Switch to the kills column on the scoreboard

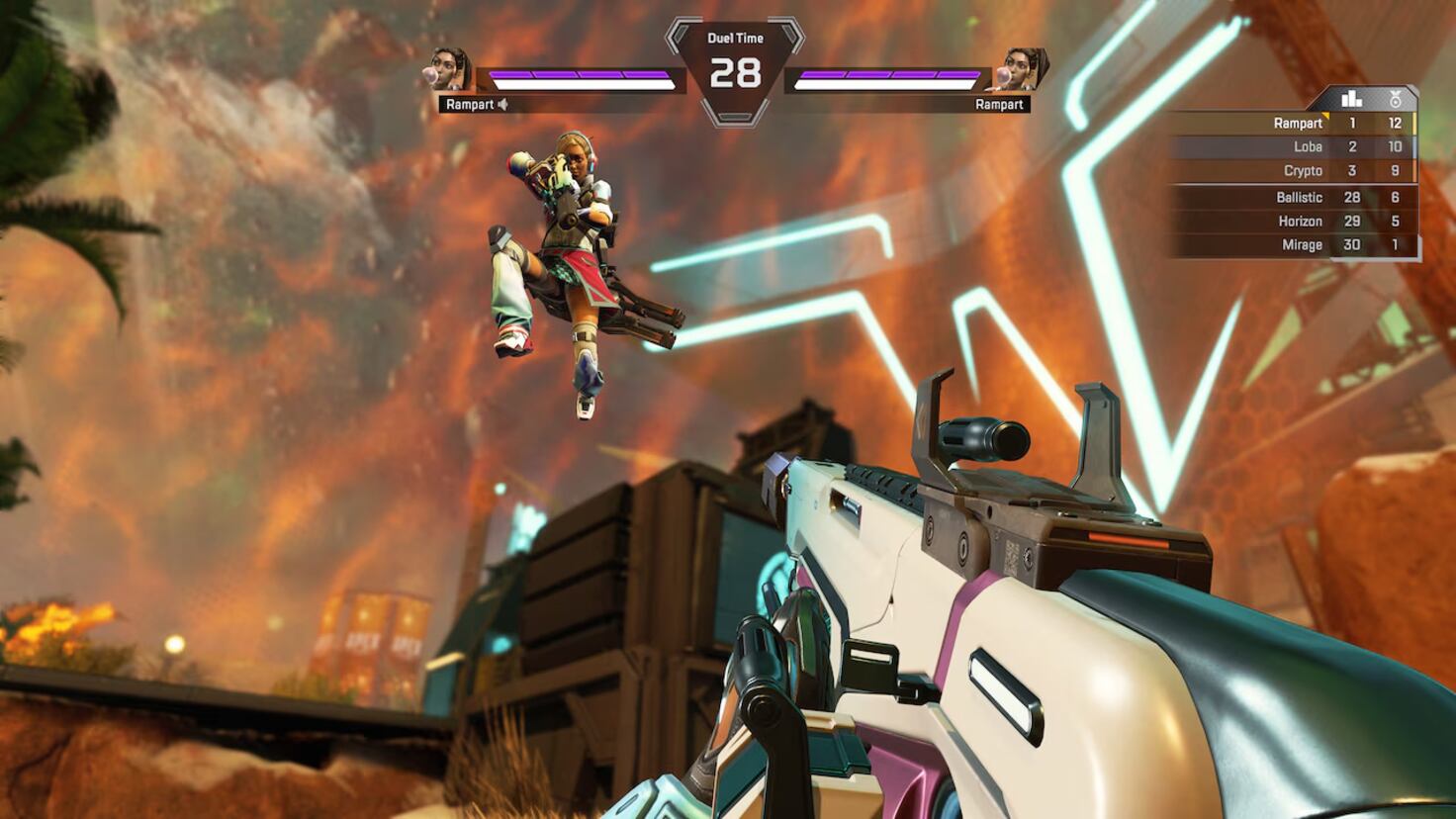pyautogui.click(x=1397, y=99)
